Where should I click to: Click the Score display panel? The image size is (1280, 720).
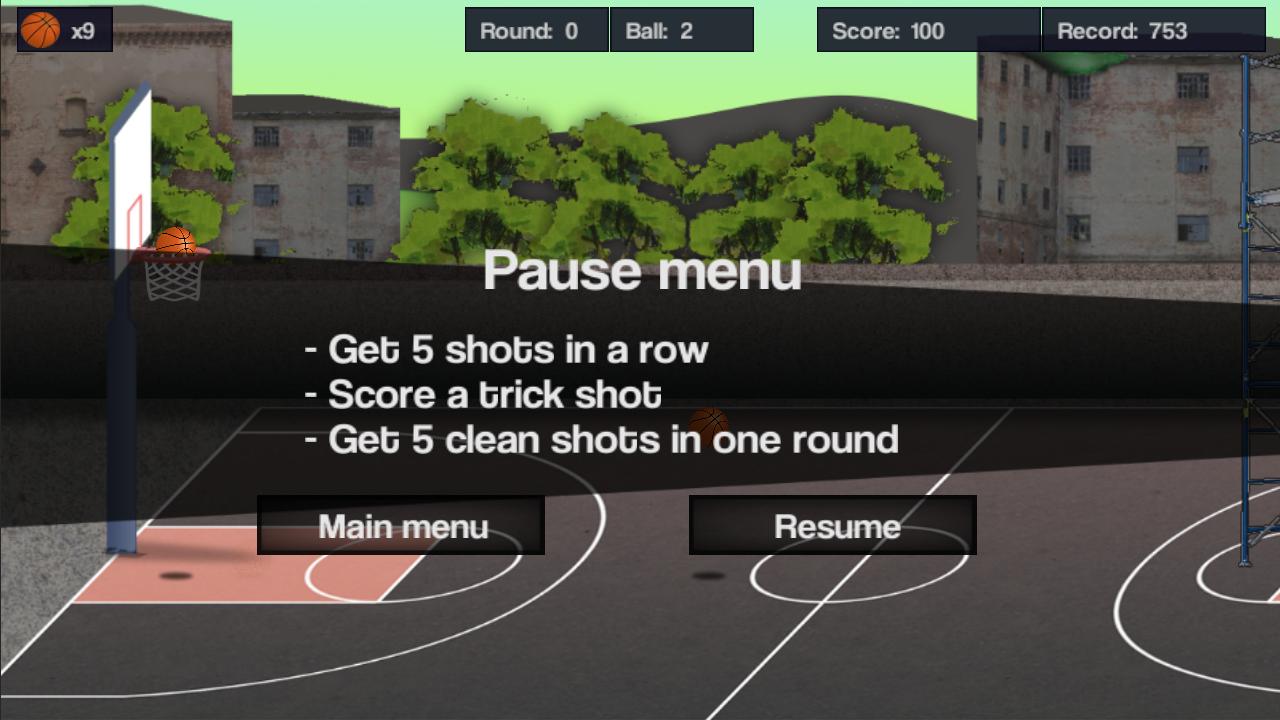tap(927, 30)
